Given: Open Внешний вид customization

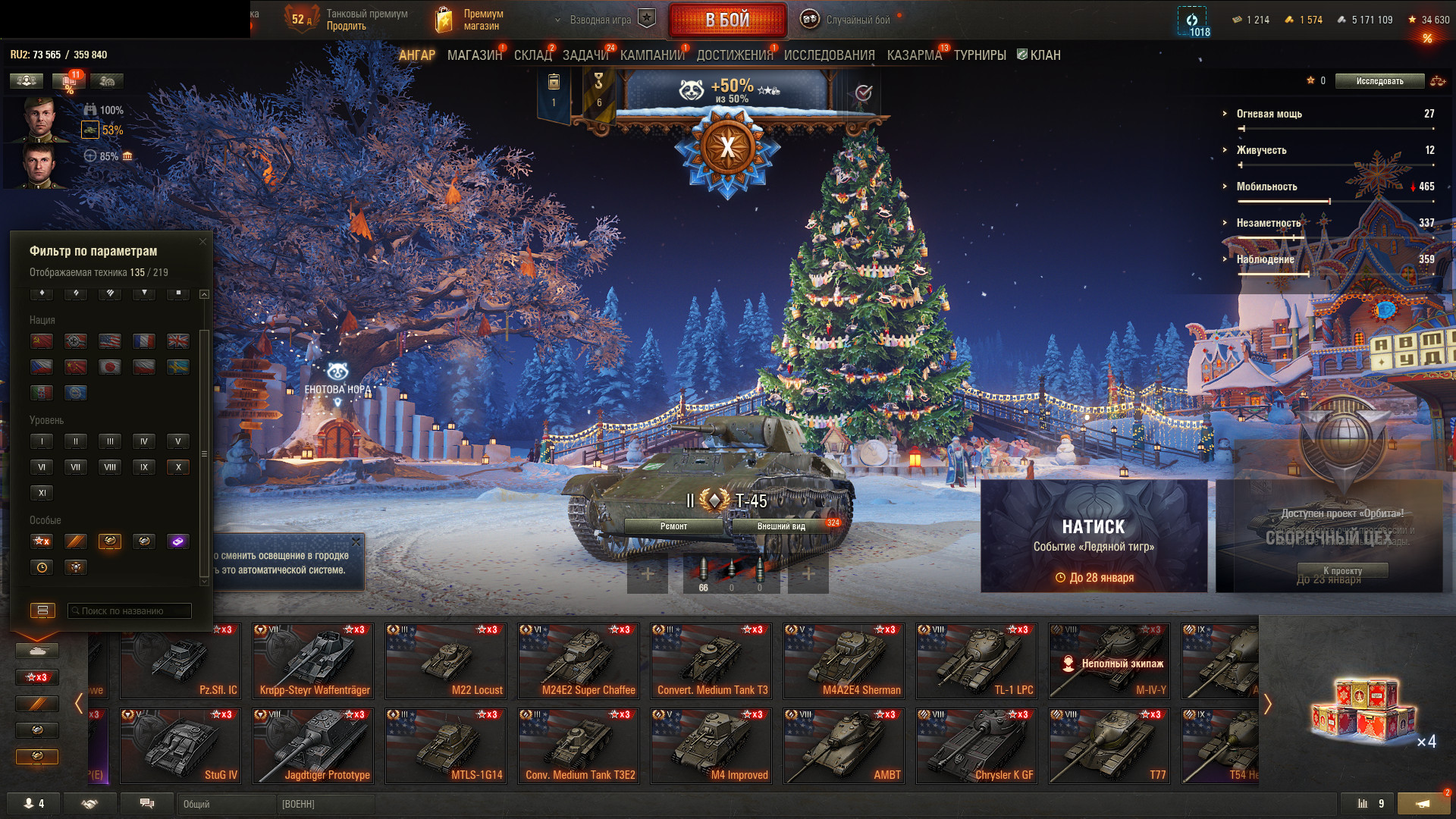Looking at the screenshot, I should click(x=781, y=526).
